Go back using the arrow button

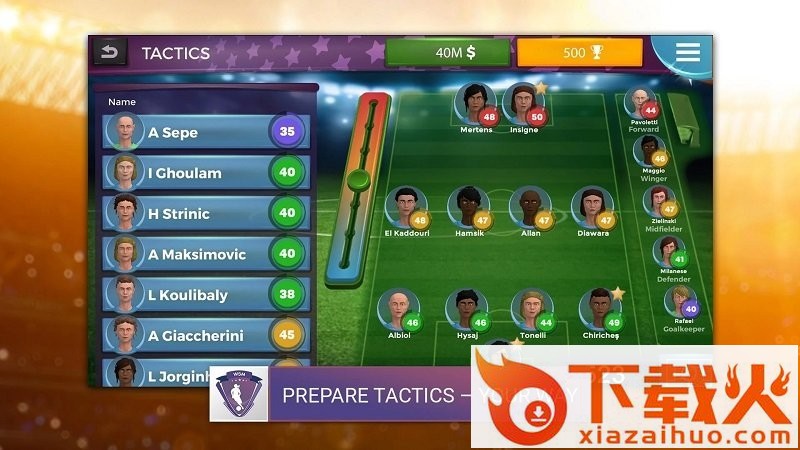click(110, 52)
